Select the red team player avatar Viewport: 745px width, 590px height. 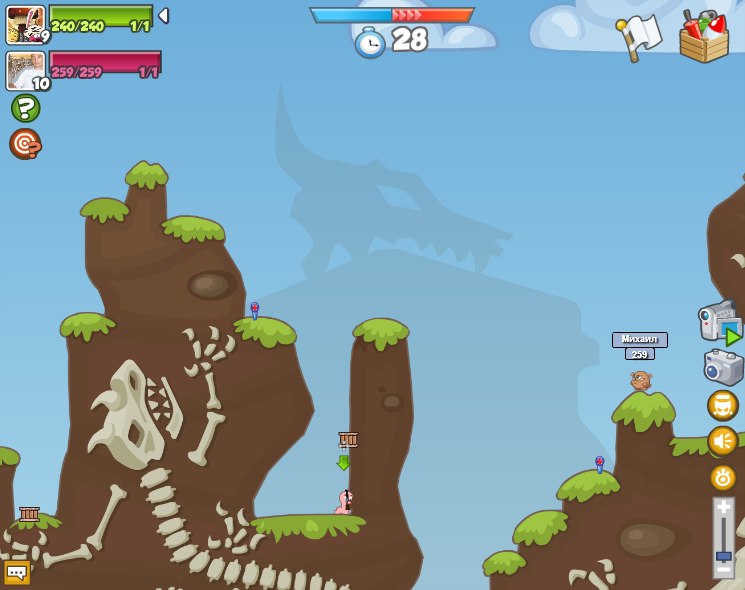[x=25, y=71]
